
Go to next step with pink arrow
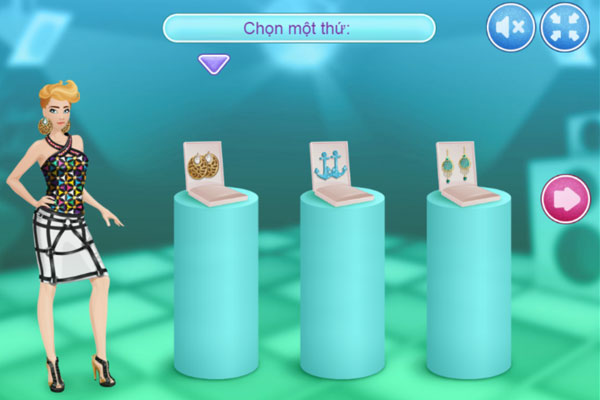(566, 199)
